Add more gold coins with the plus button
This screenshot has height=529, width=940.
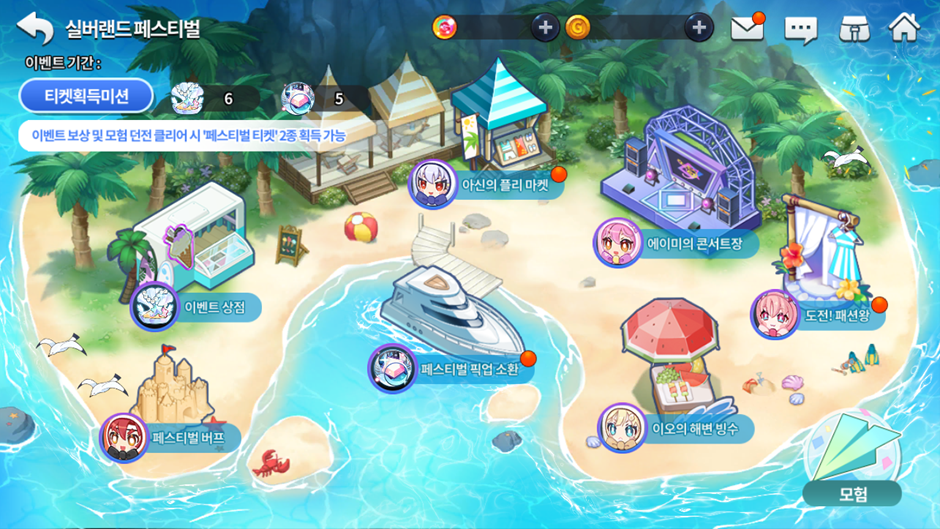698,27
